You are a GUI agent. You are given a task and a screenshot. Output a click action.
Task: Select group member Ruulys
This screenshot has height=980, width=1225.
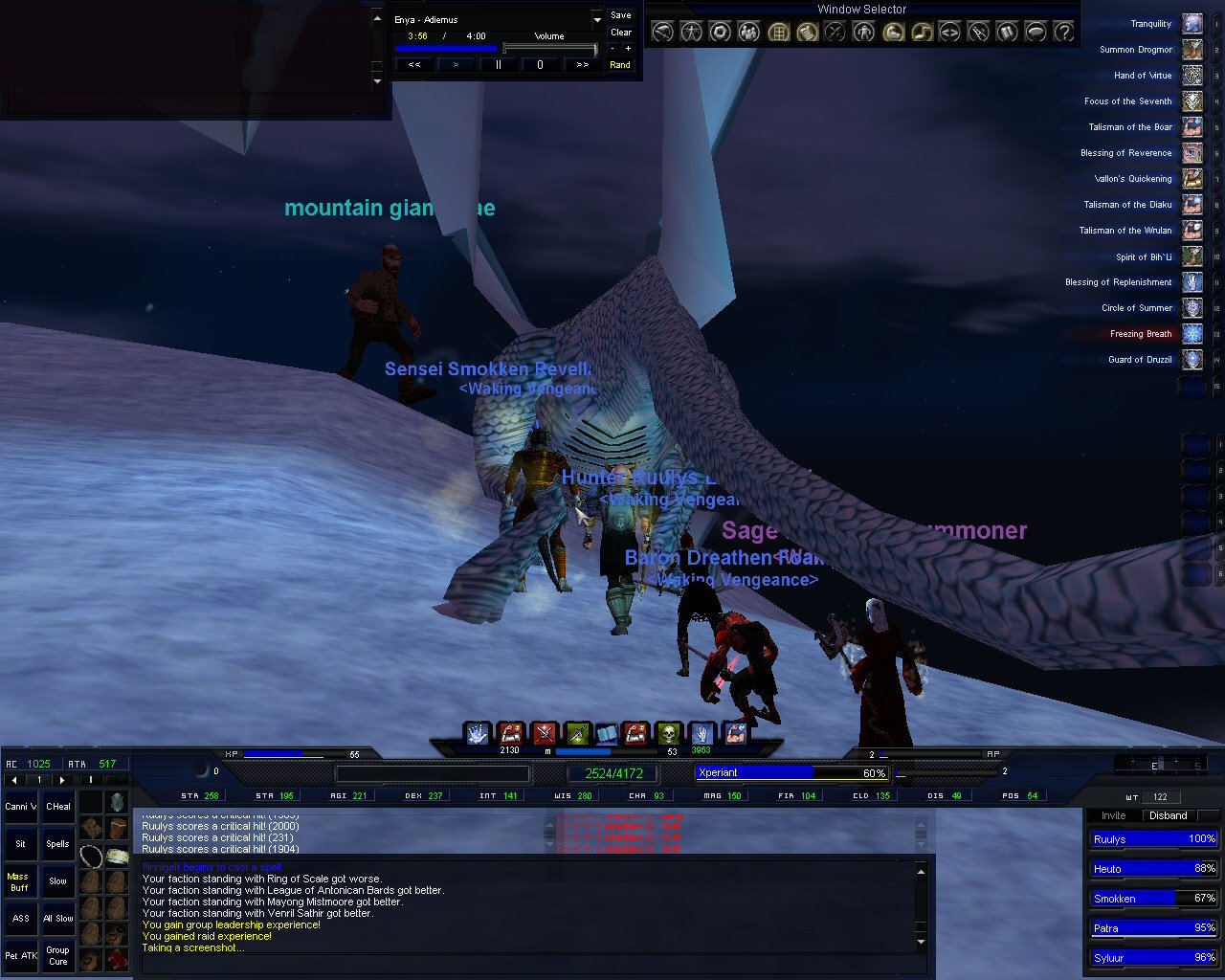coord(1152,839)
